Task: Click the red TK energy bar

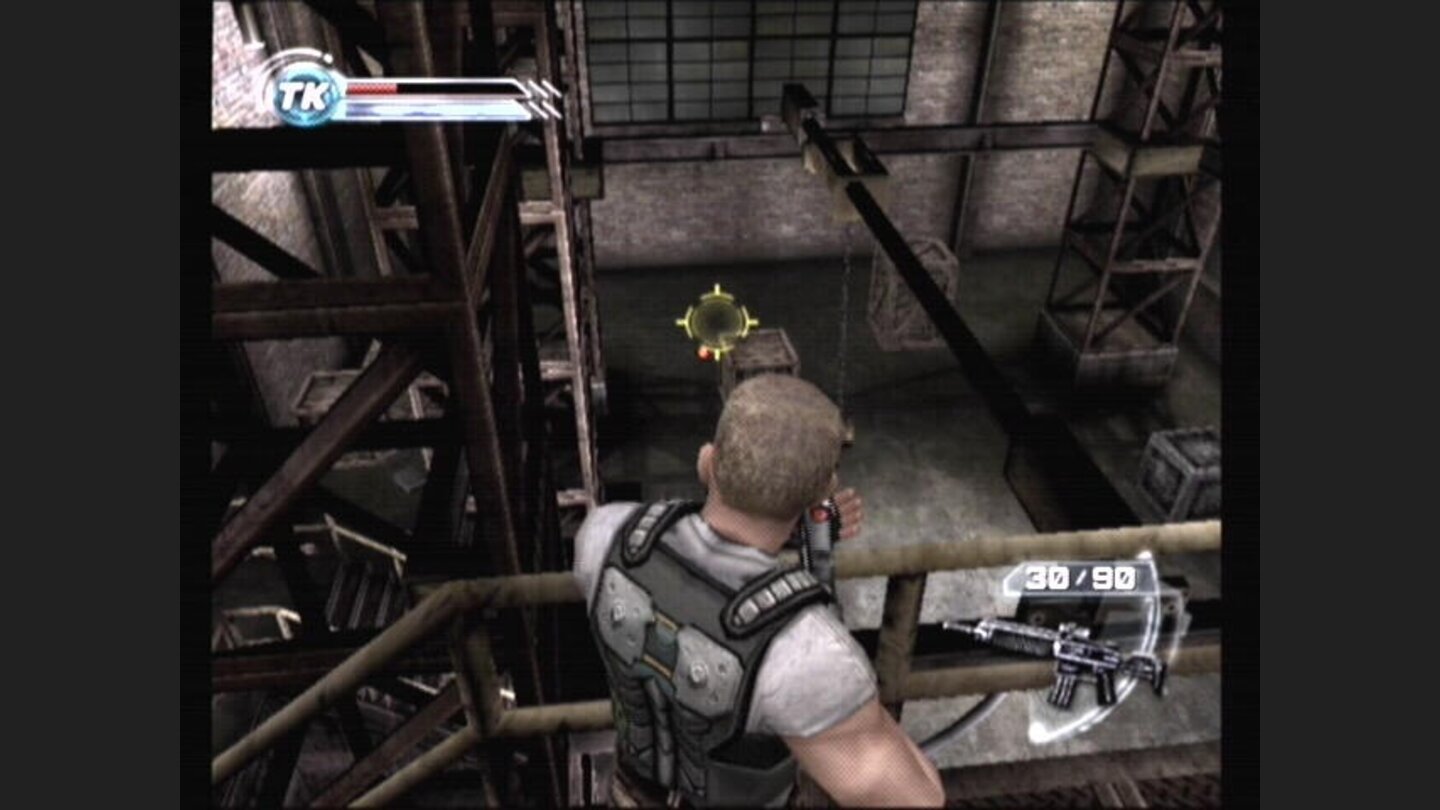Action: [370, 88]
